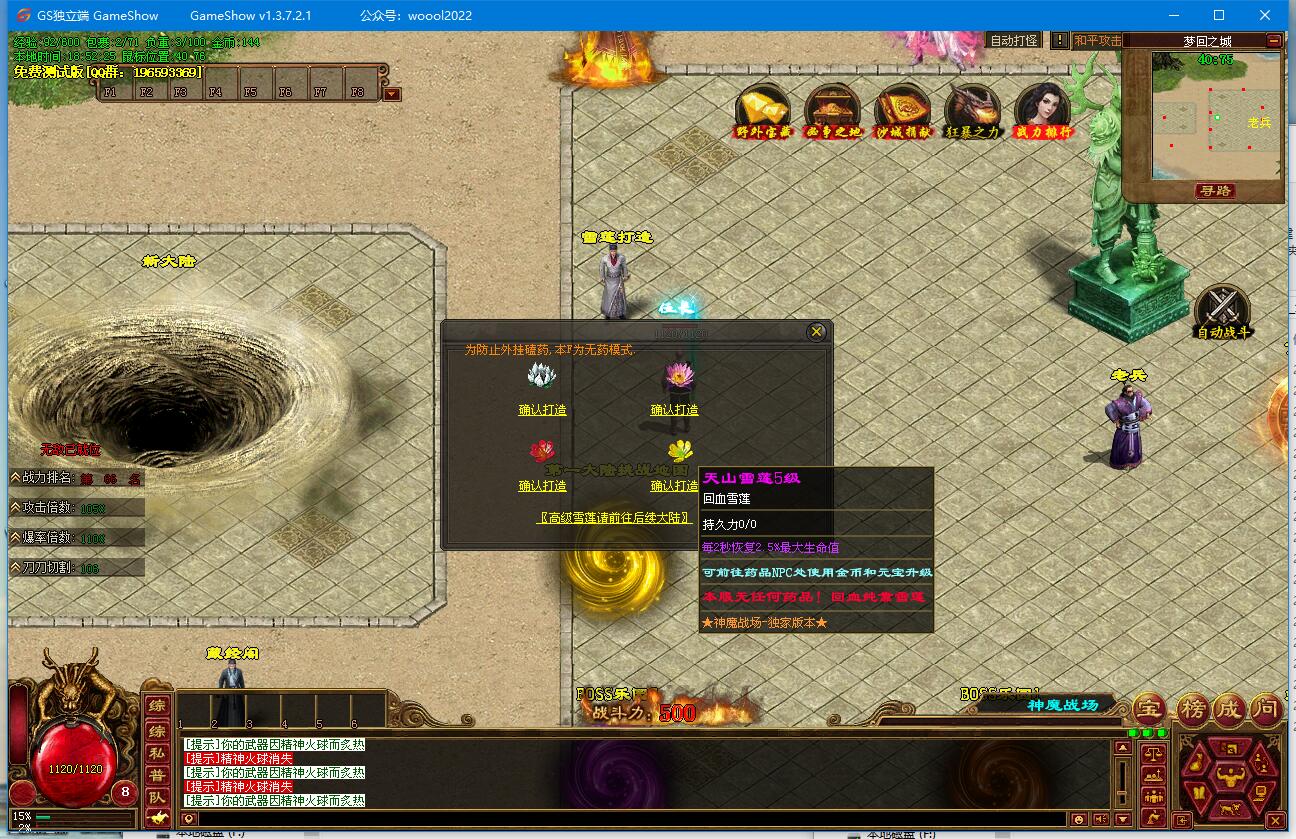Open the 沙城捐献 donation icon
The width and height of the screenshot is (1296, 839).
903,109
